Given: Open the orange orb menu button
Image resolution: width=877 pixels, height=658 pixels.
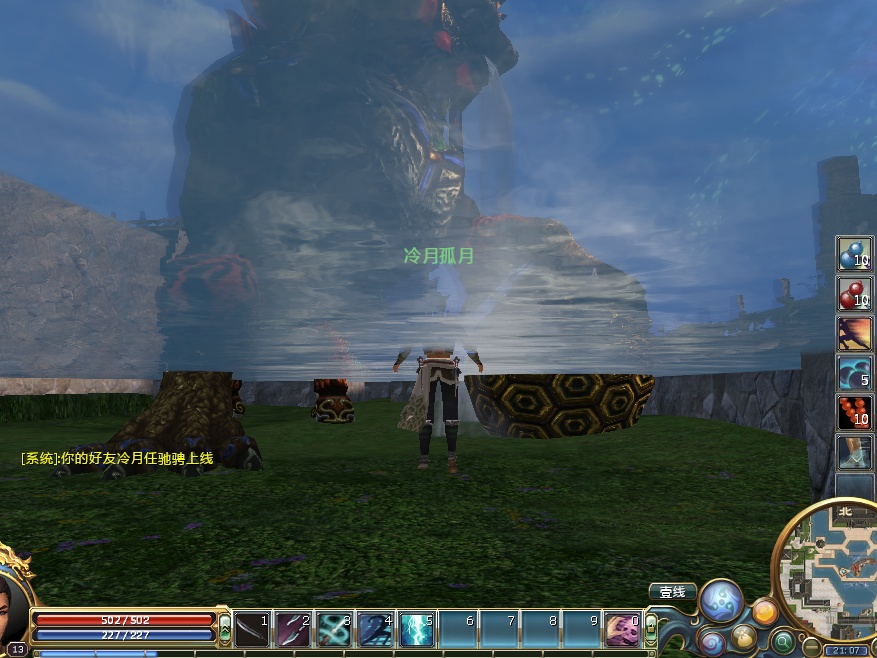Looking at the screenshot, I should [764, 611].
